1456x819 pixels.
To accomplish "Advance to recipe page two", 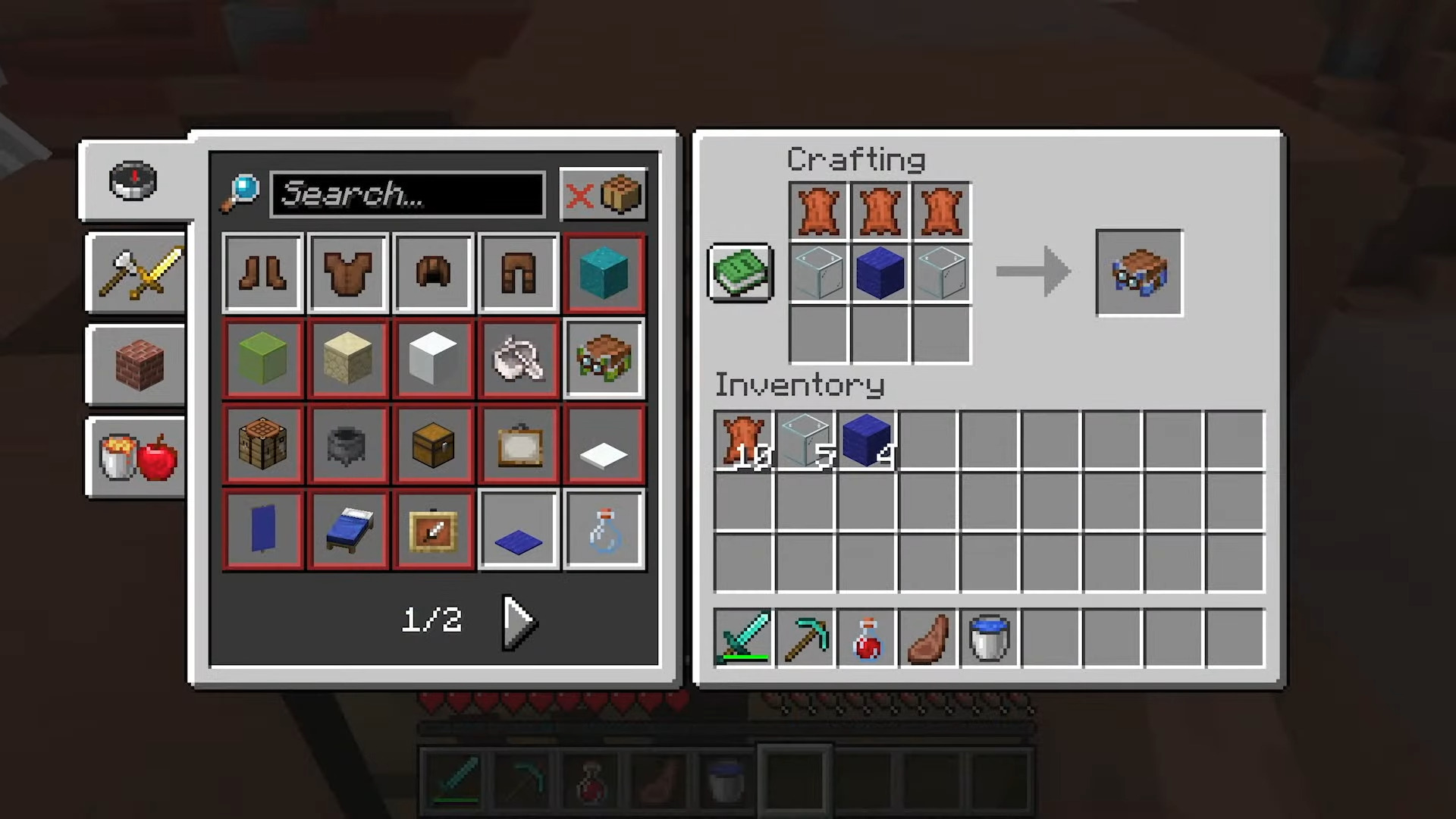I will pos(518,622).
